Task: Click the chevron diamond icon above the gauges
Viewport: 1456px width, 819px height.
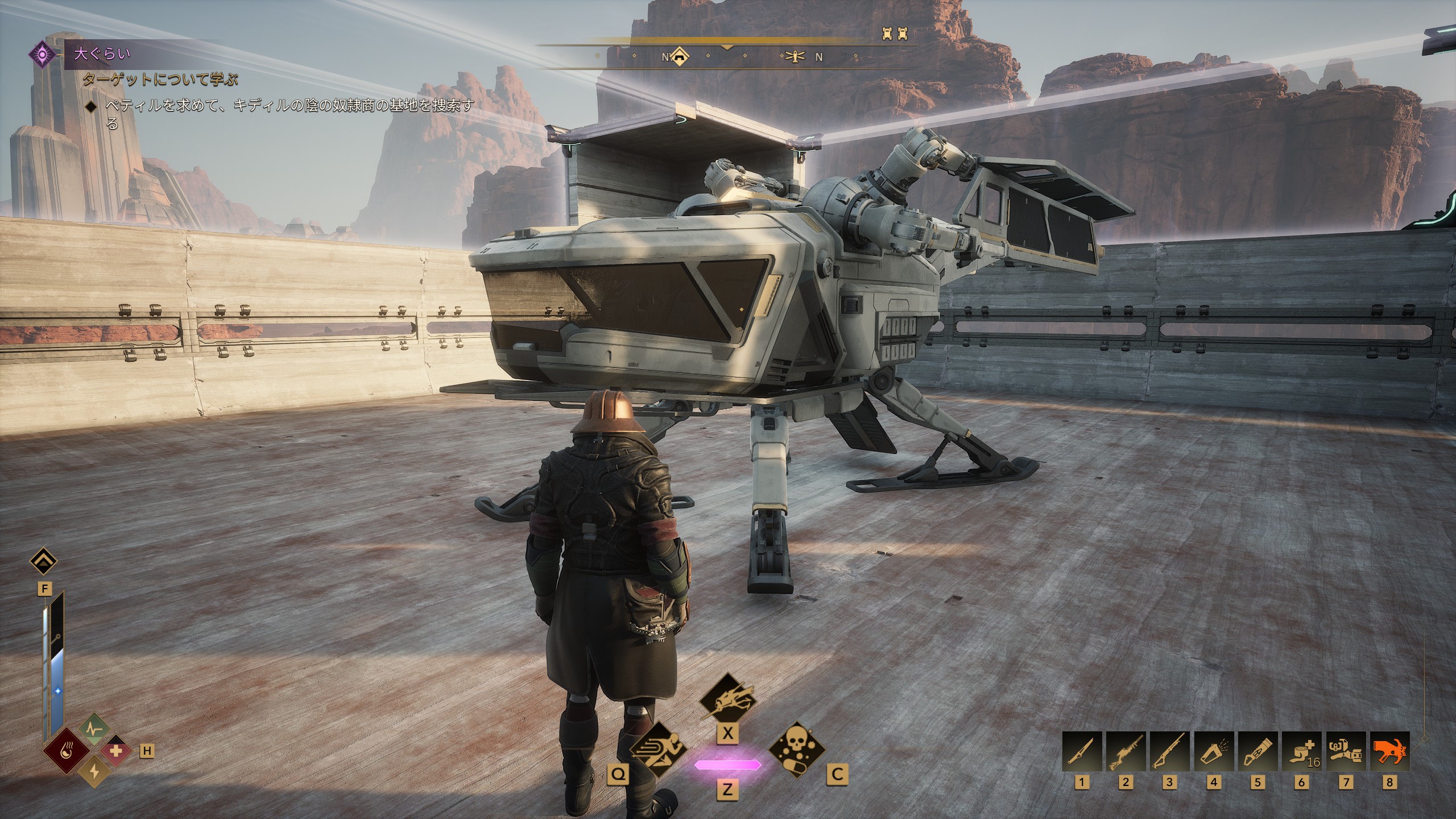Action: (44, 562)
